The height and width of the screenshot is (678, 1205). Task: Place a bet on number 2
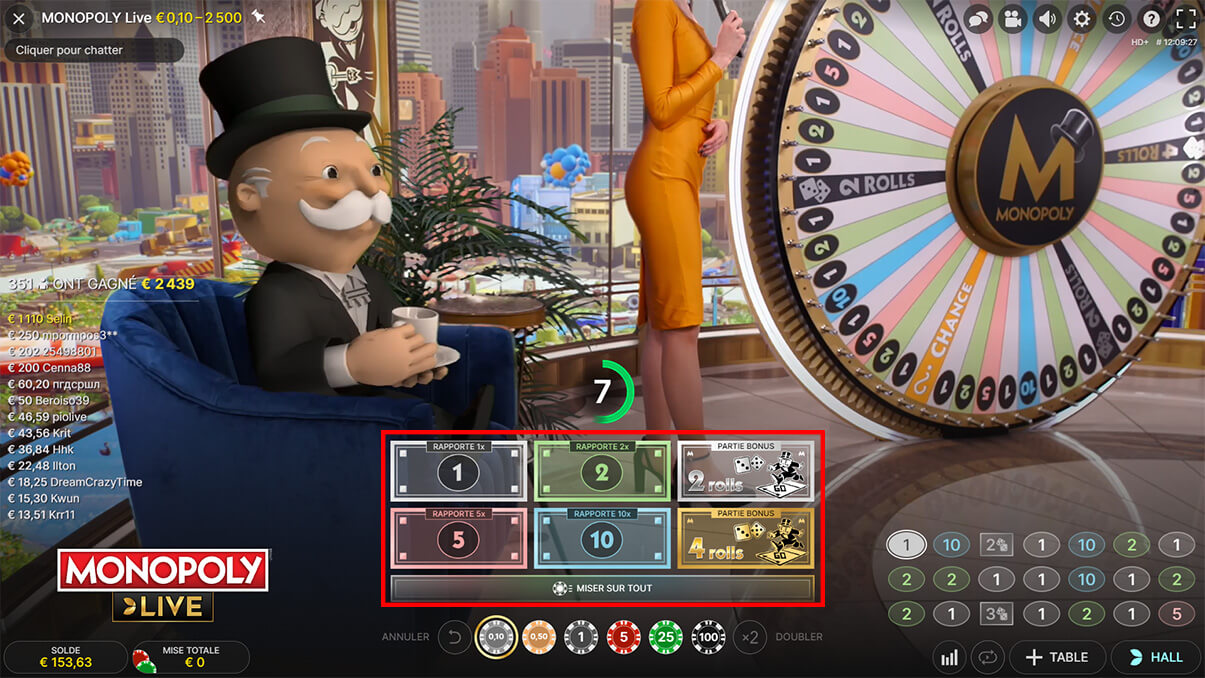[601, 472]
